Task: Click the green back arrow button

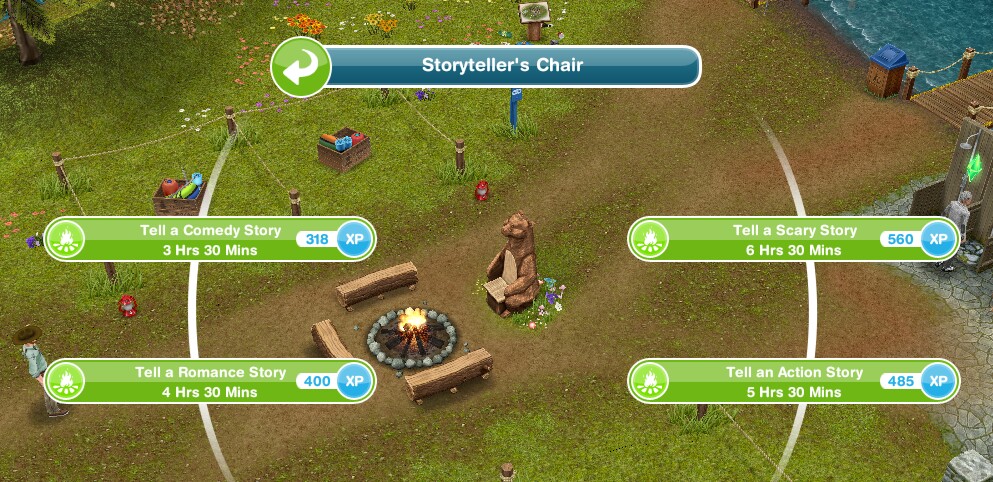Action: coord(301,66)
